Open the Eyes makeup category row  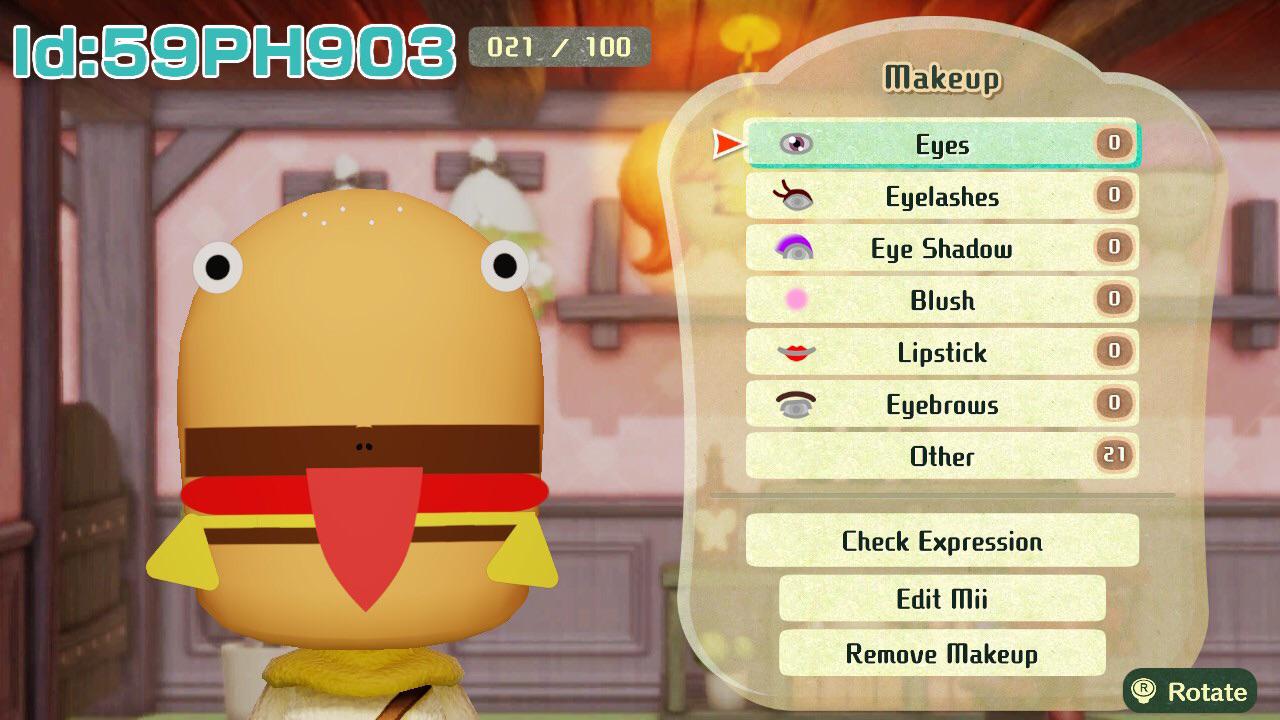(940, 144)
